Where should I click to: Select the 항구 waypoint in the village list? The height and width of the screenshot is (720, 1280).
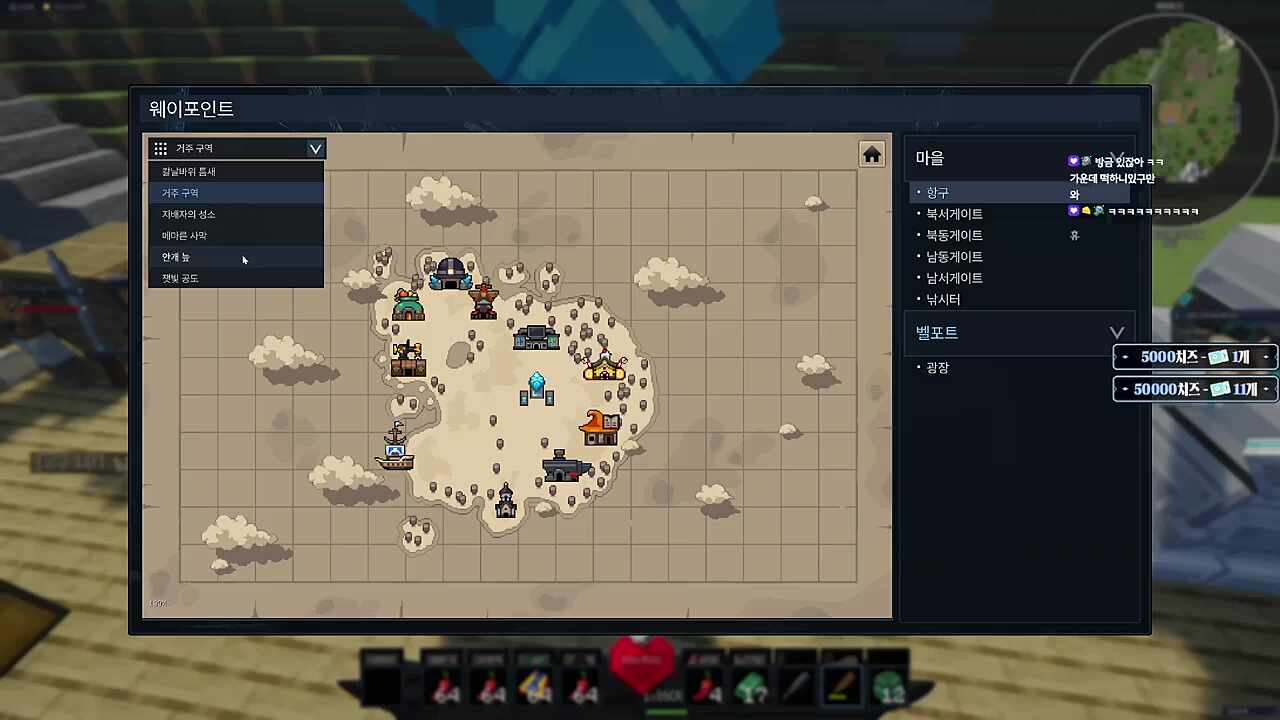(x=937, y=192)
